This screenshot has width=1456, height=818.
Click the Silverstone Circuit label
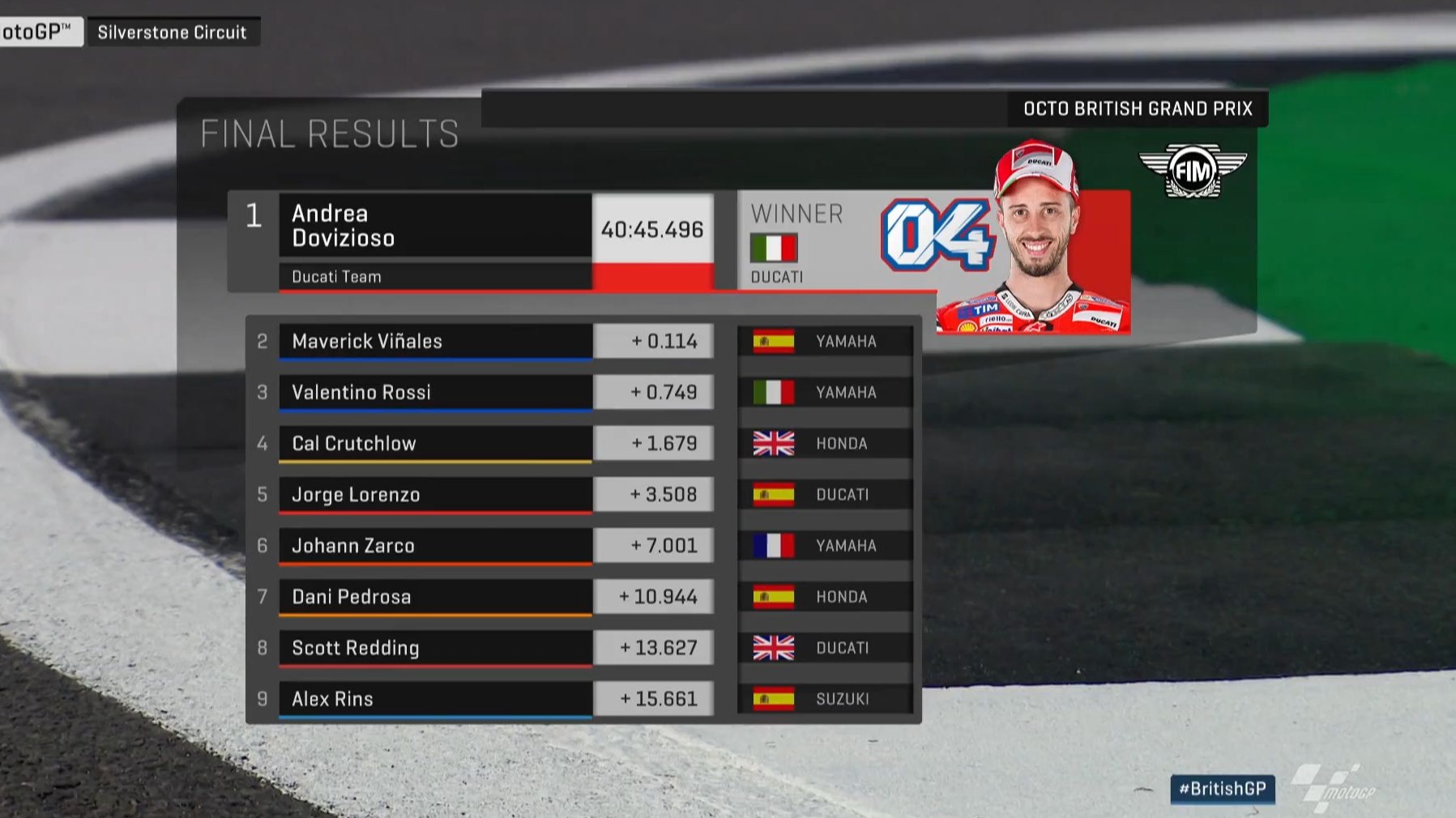(173, 32)
